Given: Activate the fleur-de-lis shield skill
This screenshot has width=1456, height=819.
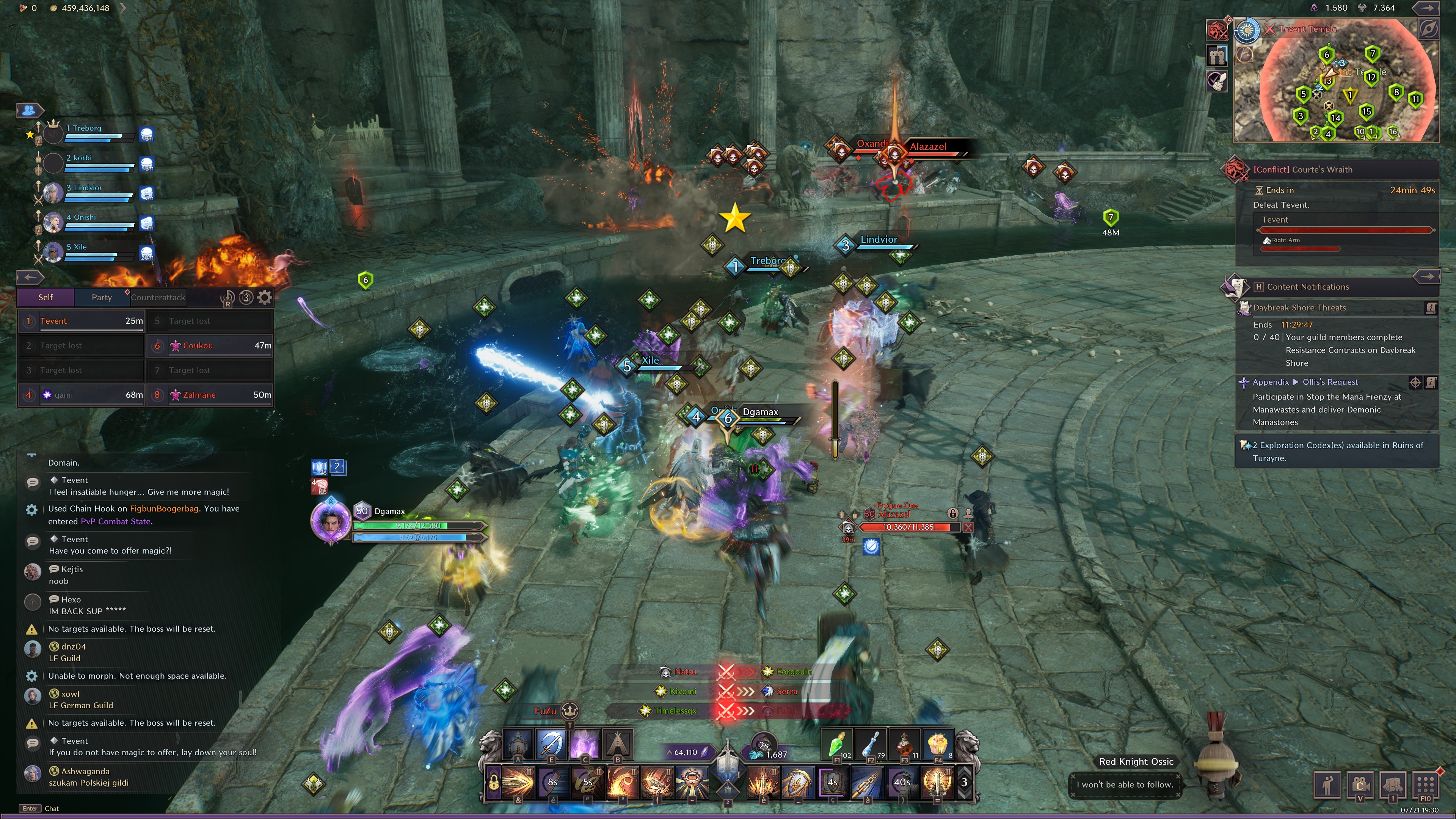Looking at the screenshot, I should pyautogui.click(x=797, y=782).
